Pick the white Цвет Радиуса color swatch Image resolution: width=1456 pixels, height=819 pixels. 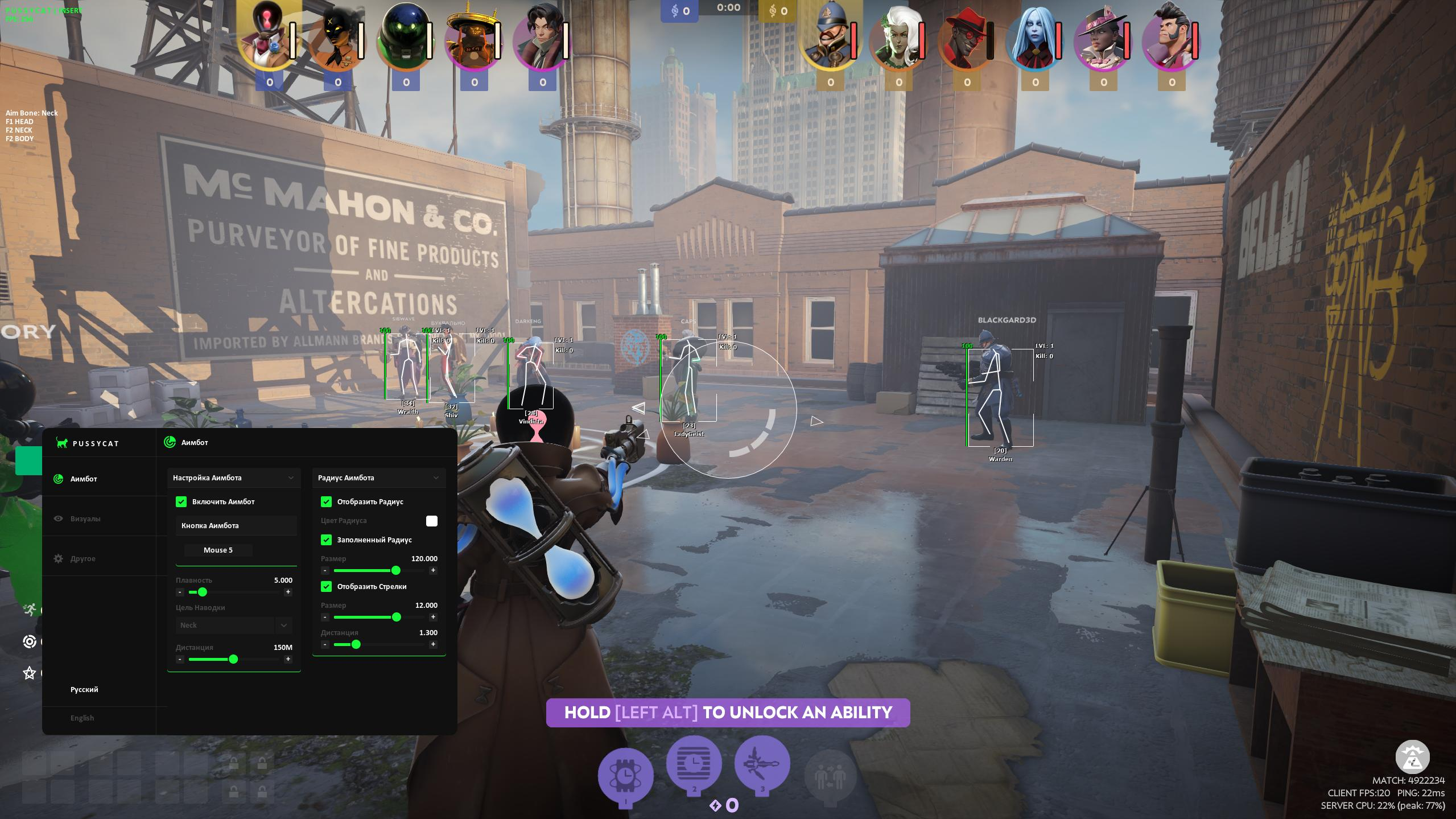click(x=432, y=521)
